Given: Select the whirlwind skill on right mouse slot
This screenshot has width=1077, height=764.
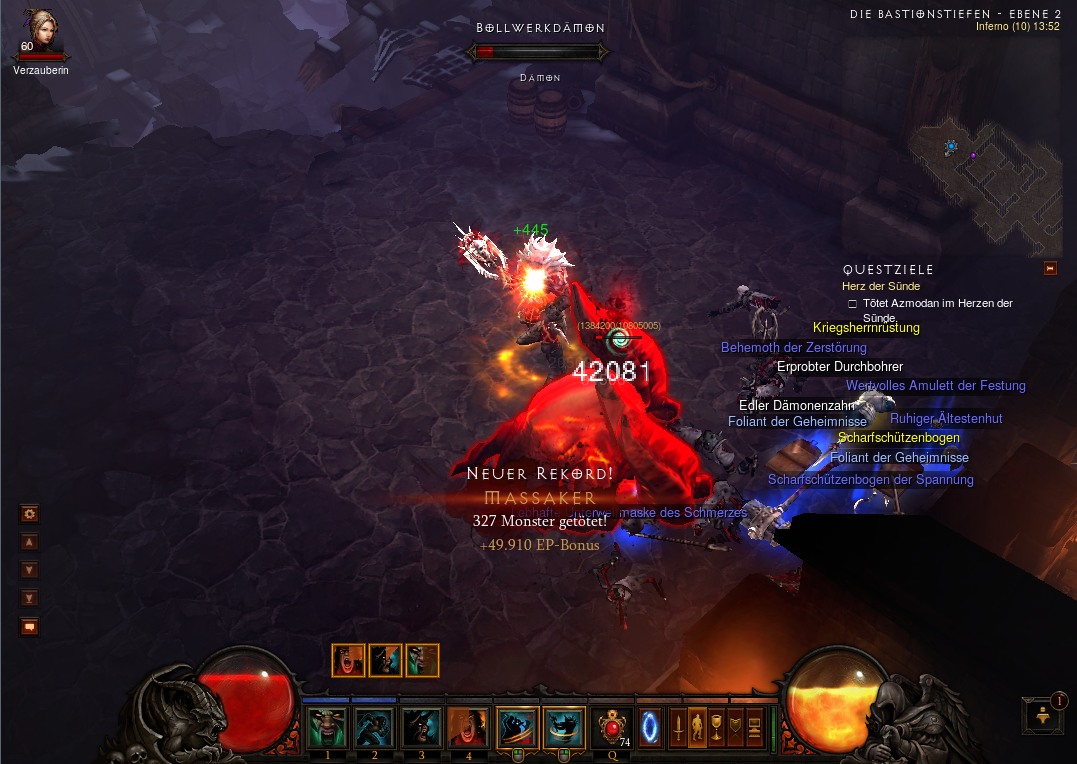Looking at the screenshot, I should 564,727.
